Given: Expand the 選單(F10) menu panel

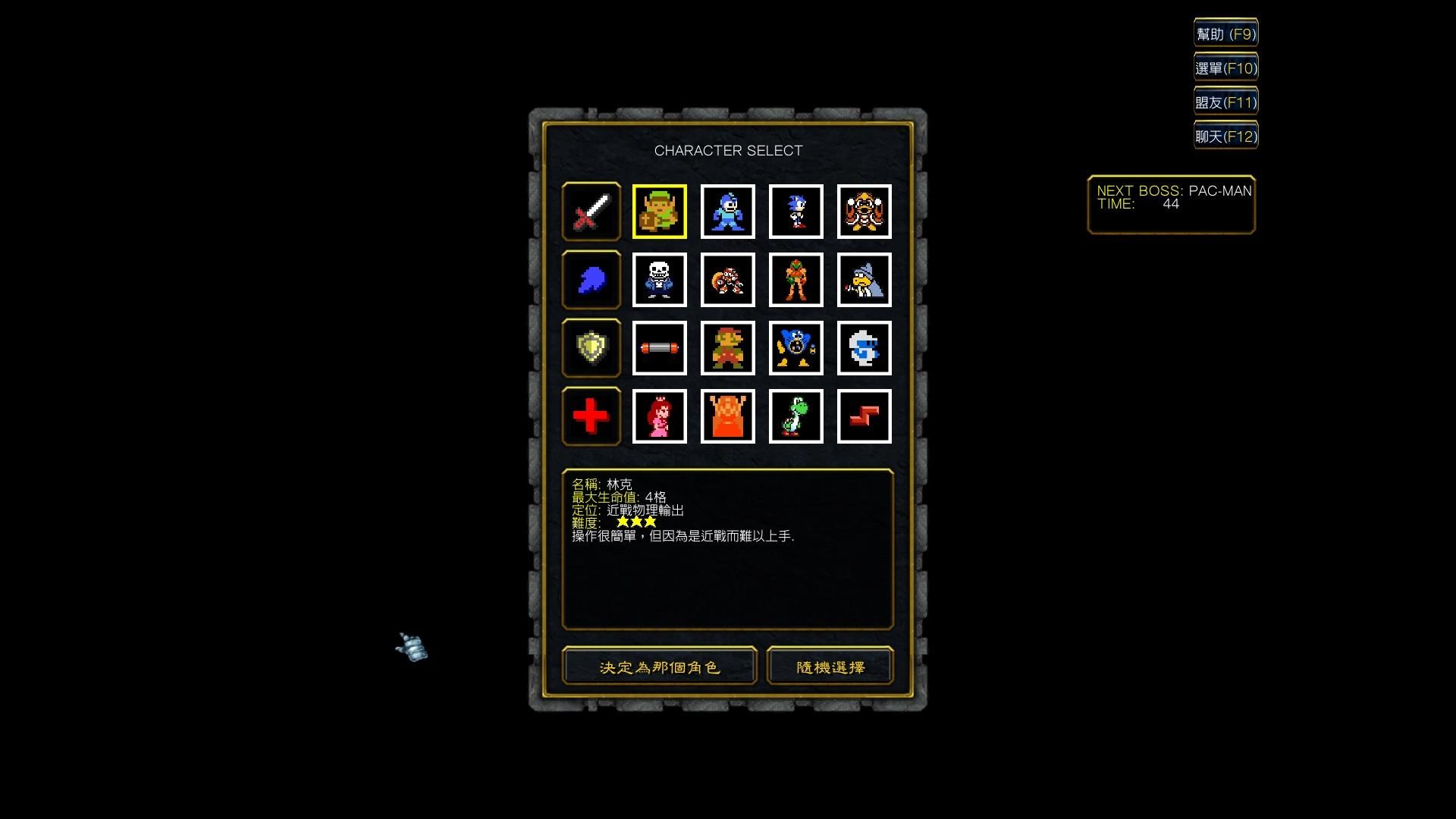Looking at the screenshot, I should click(x=1225, y=67).
